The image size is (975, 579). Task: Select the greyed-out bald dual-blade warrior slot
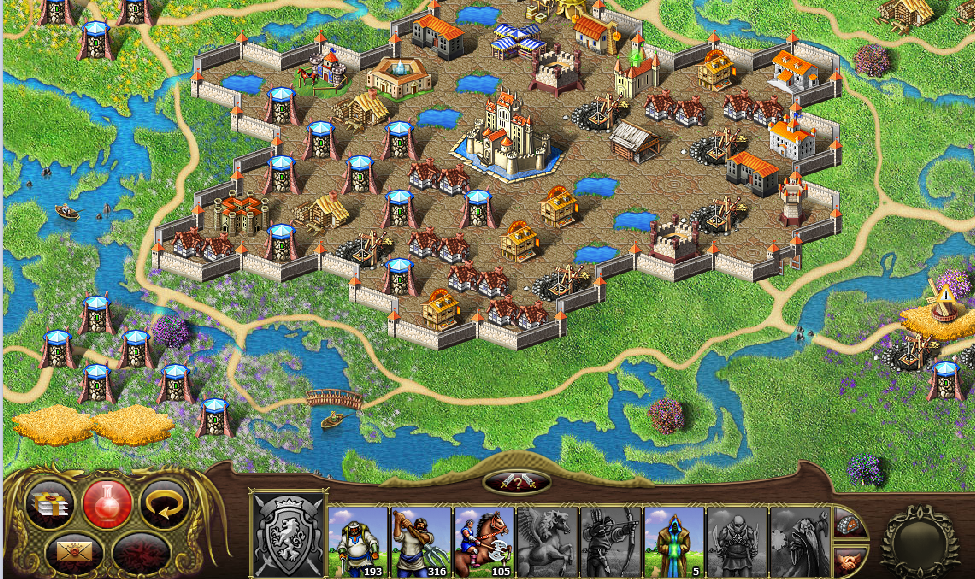tap(737, 542)
